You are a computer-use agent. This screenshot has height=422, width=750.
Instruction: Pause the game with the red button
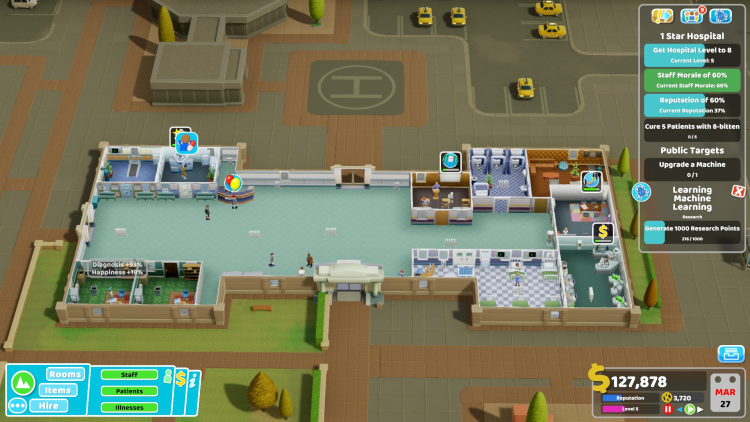click(x=668, y=409)
